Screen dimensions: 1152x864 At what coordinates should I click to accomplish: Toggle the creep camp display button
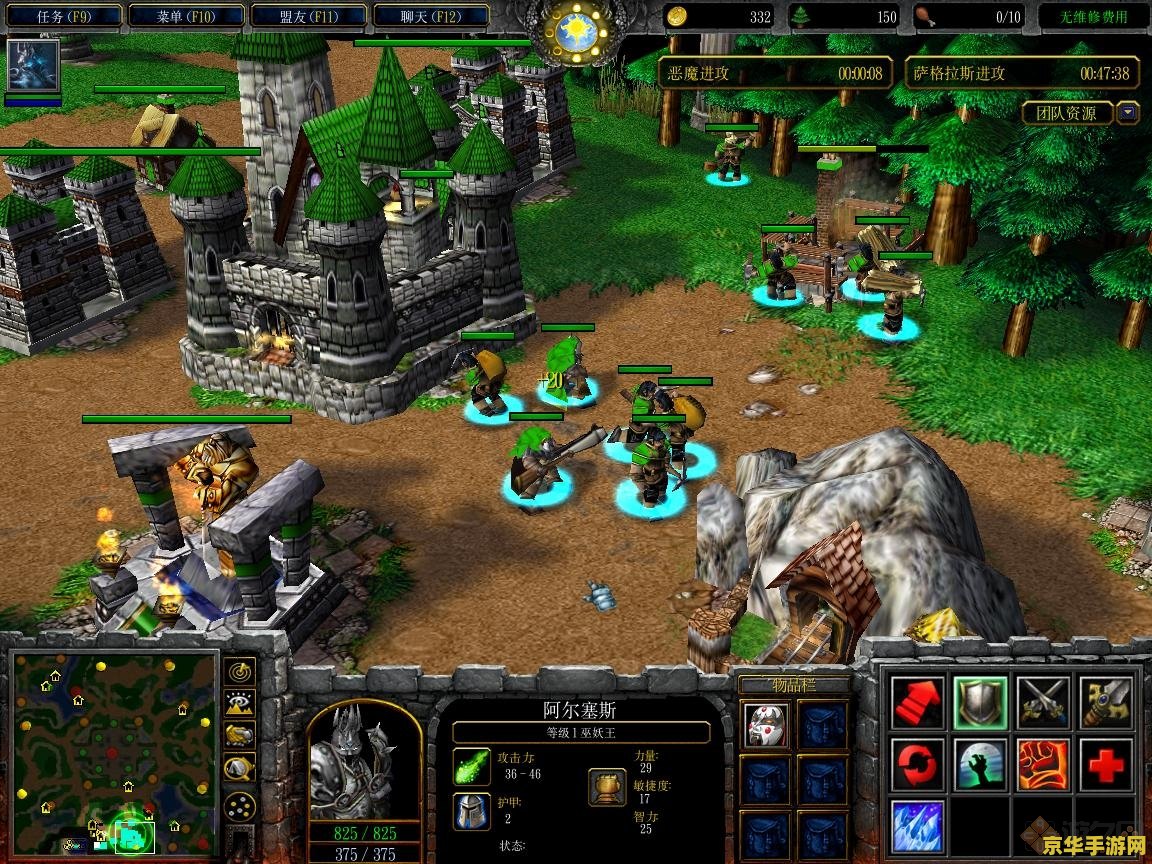pyautogui.click(x=240, y=767)
